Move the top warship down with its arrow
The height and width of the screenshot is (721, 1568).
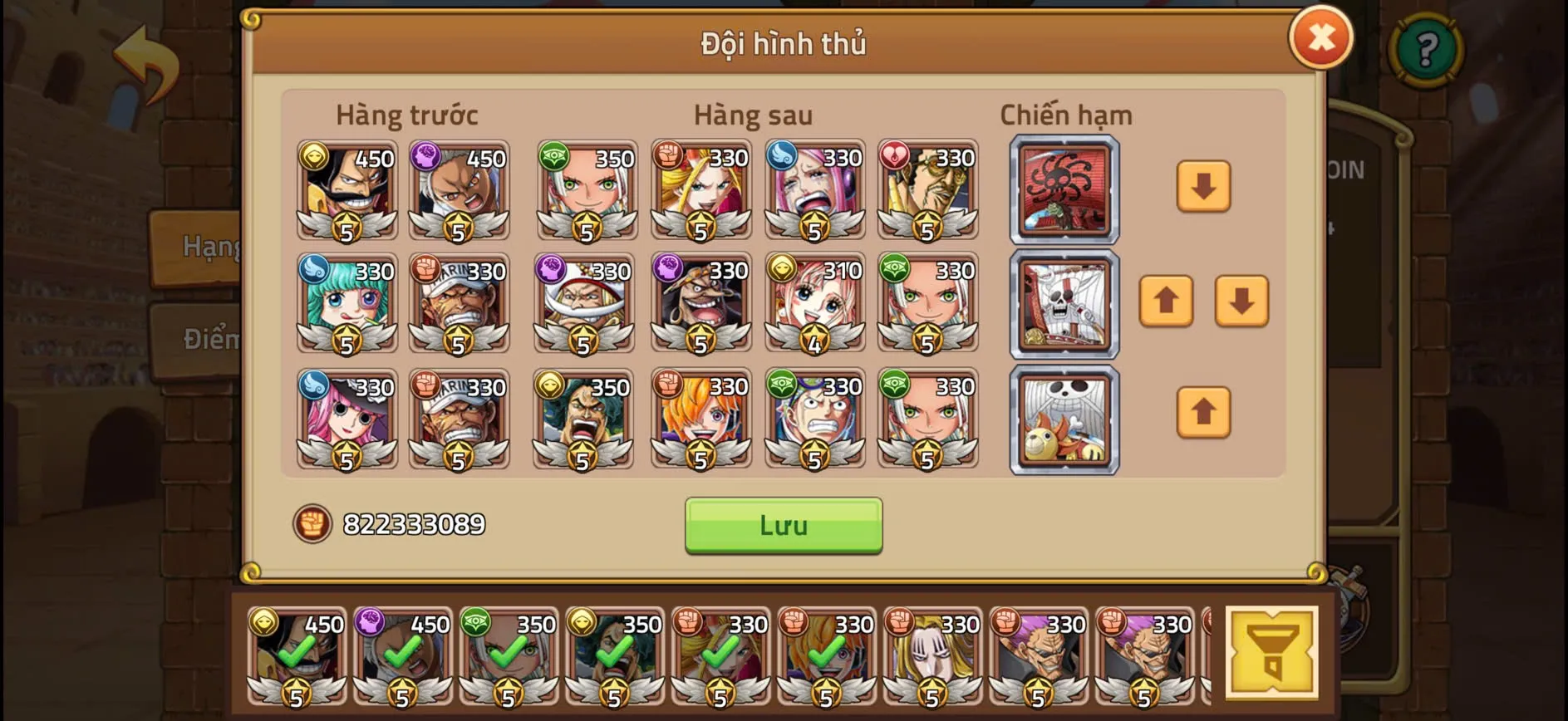[1203, 187]
